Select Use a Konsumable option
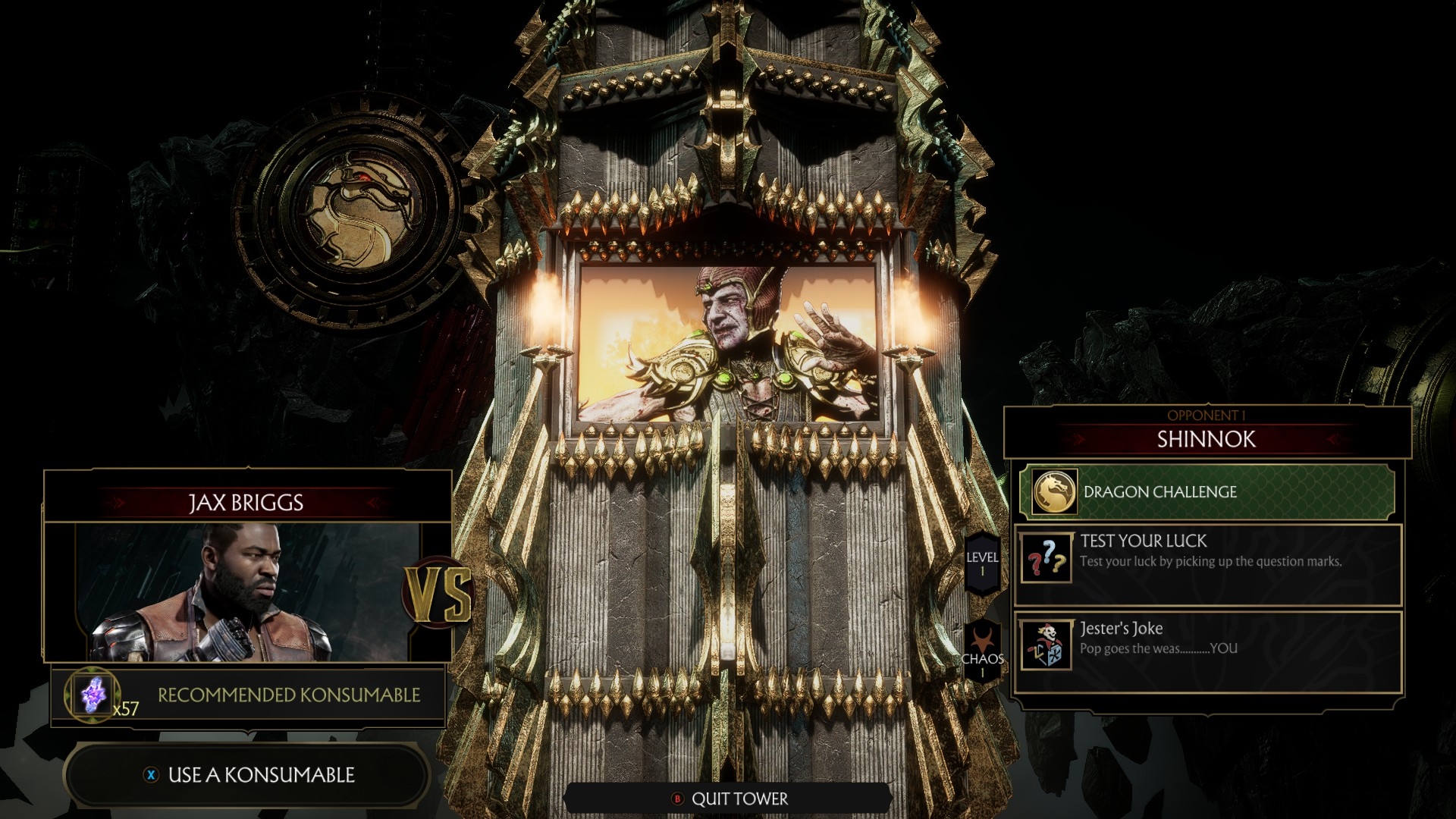This screenshot has height=819, width=1456. tap(249, 775)
